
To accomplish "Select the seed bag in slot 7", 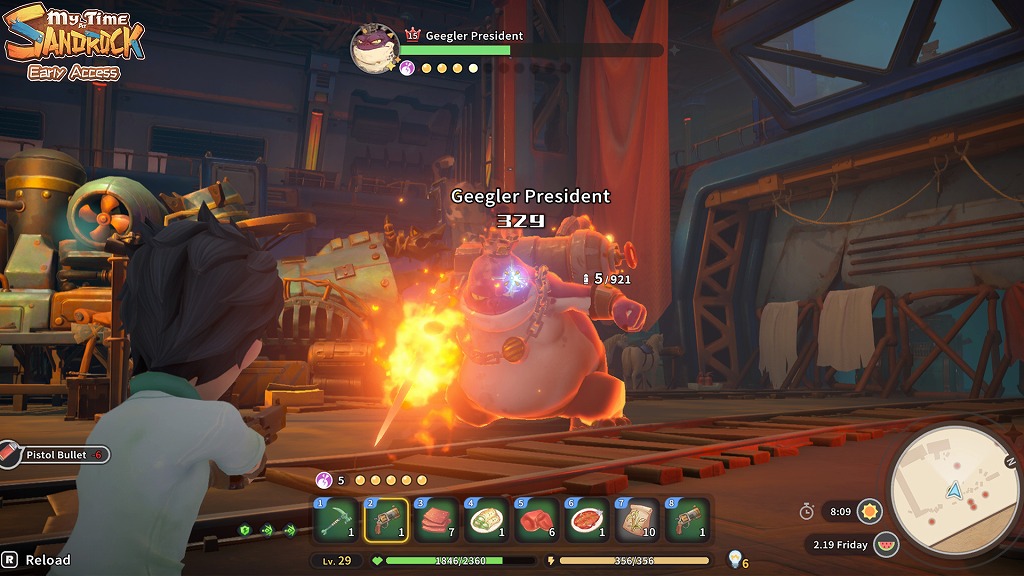I will click(638, 520).
